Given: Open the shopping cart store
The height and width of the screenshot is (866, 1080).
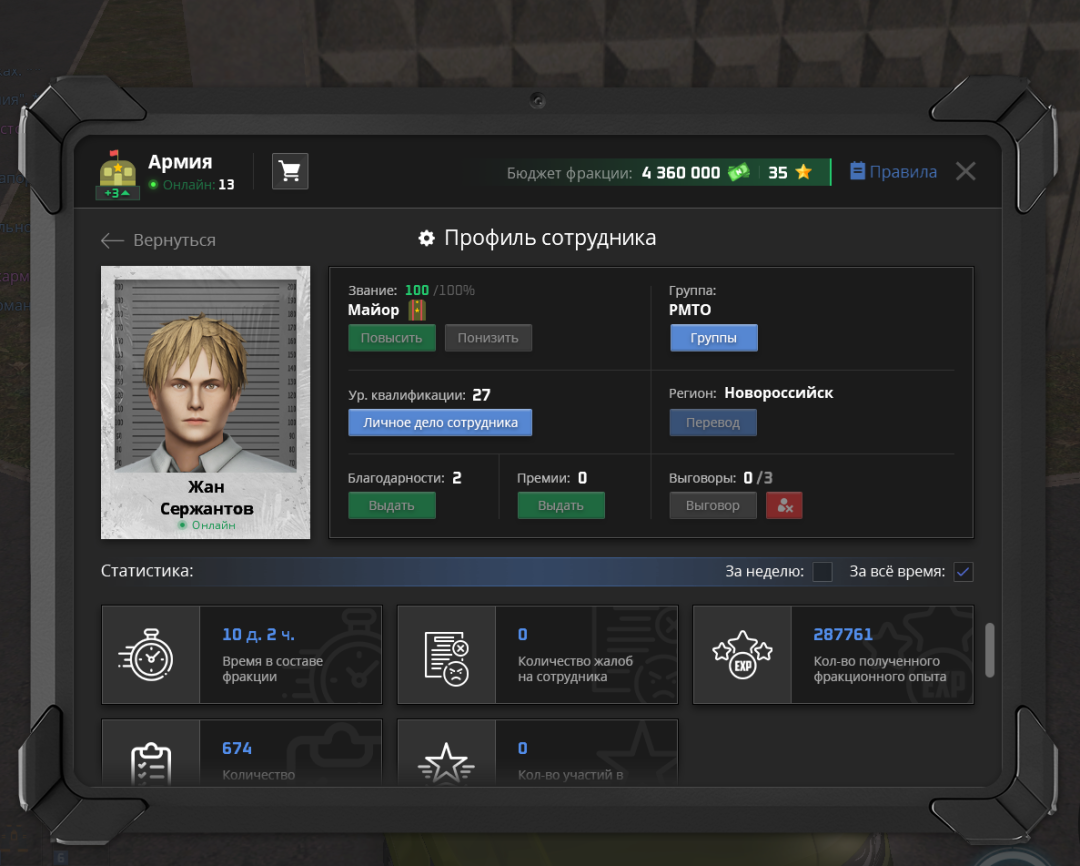Looking at the screenshot, I should pos(290,171).
